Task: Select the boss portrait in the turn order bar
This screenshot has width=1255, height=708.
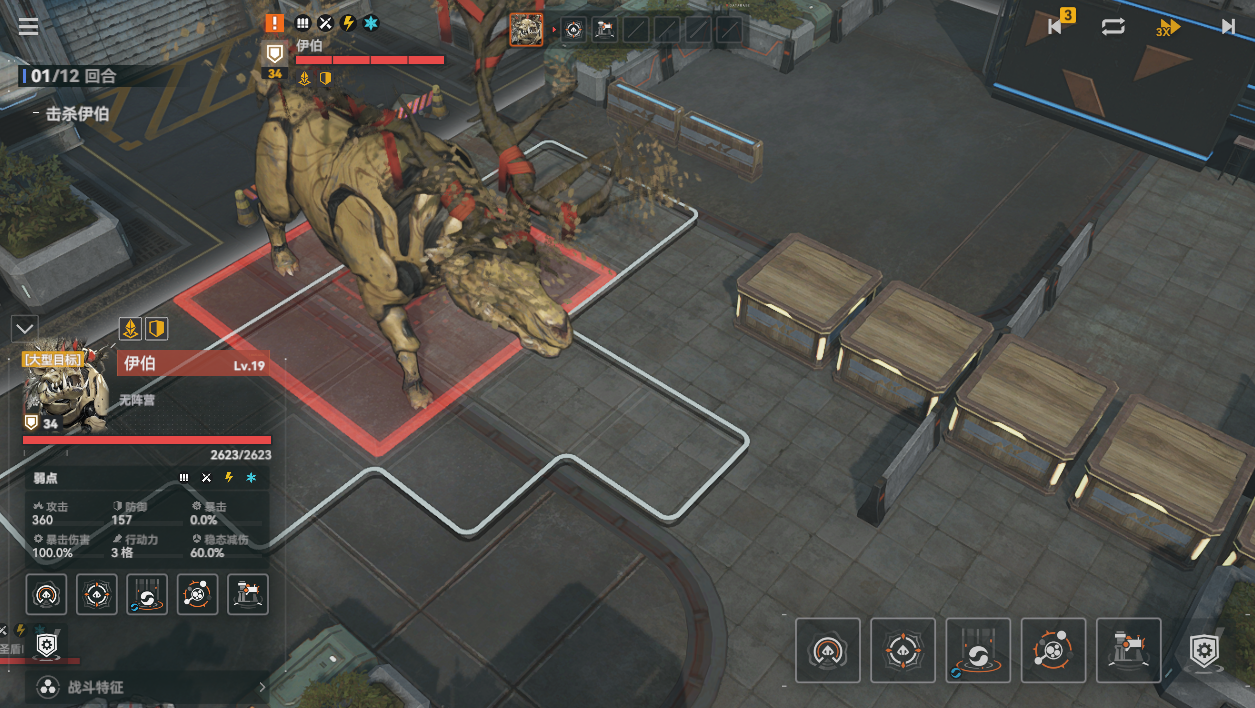Action: click(x=526, y=30)
